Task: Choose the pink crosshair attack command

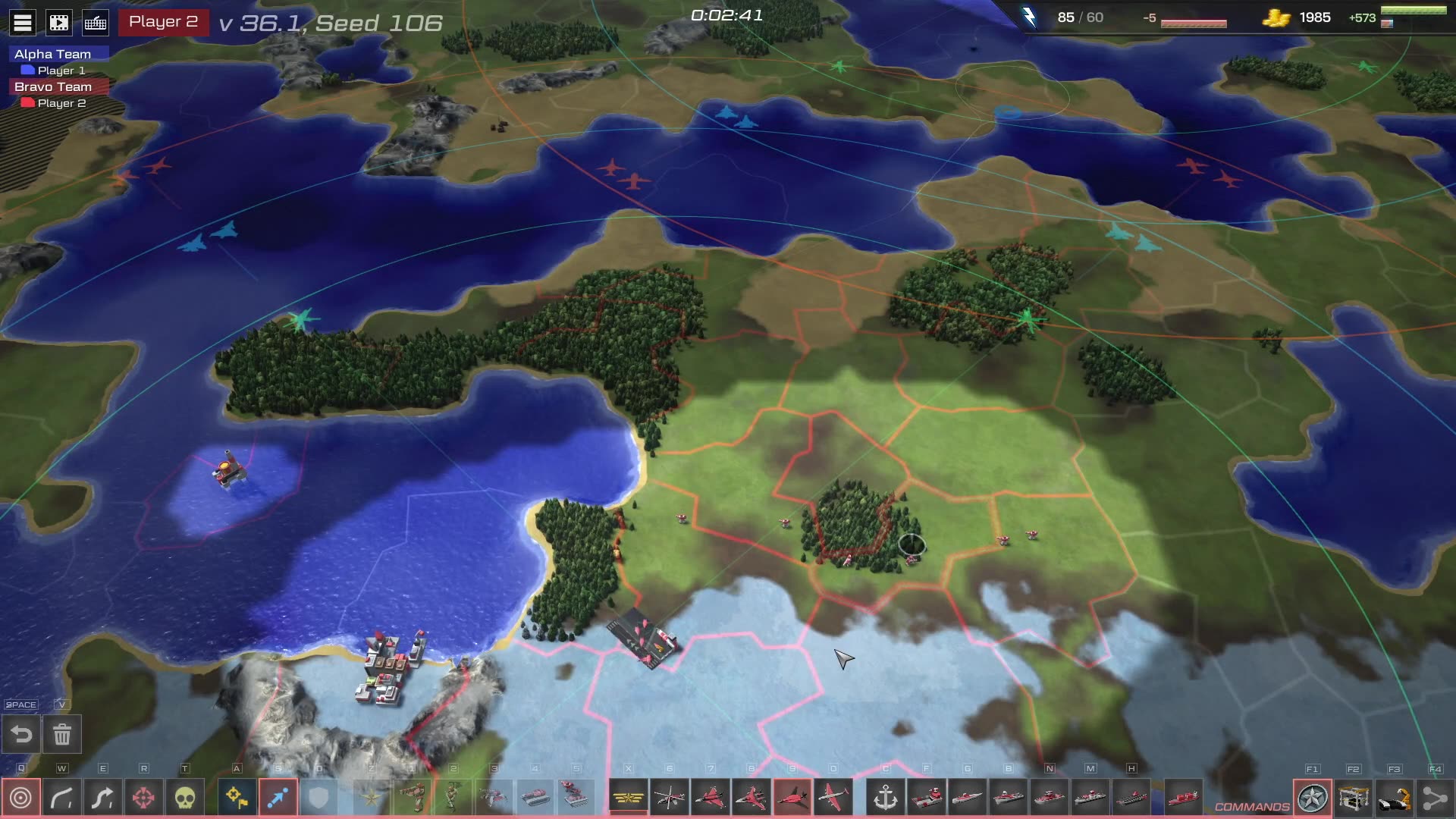Action: 144,798
